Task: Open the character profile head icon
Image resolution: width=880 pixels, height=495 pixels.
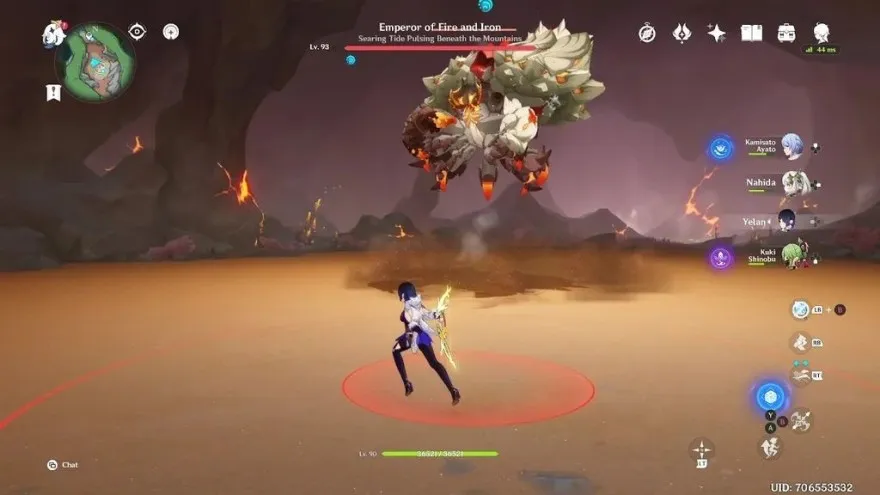Action: point(822,32)
